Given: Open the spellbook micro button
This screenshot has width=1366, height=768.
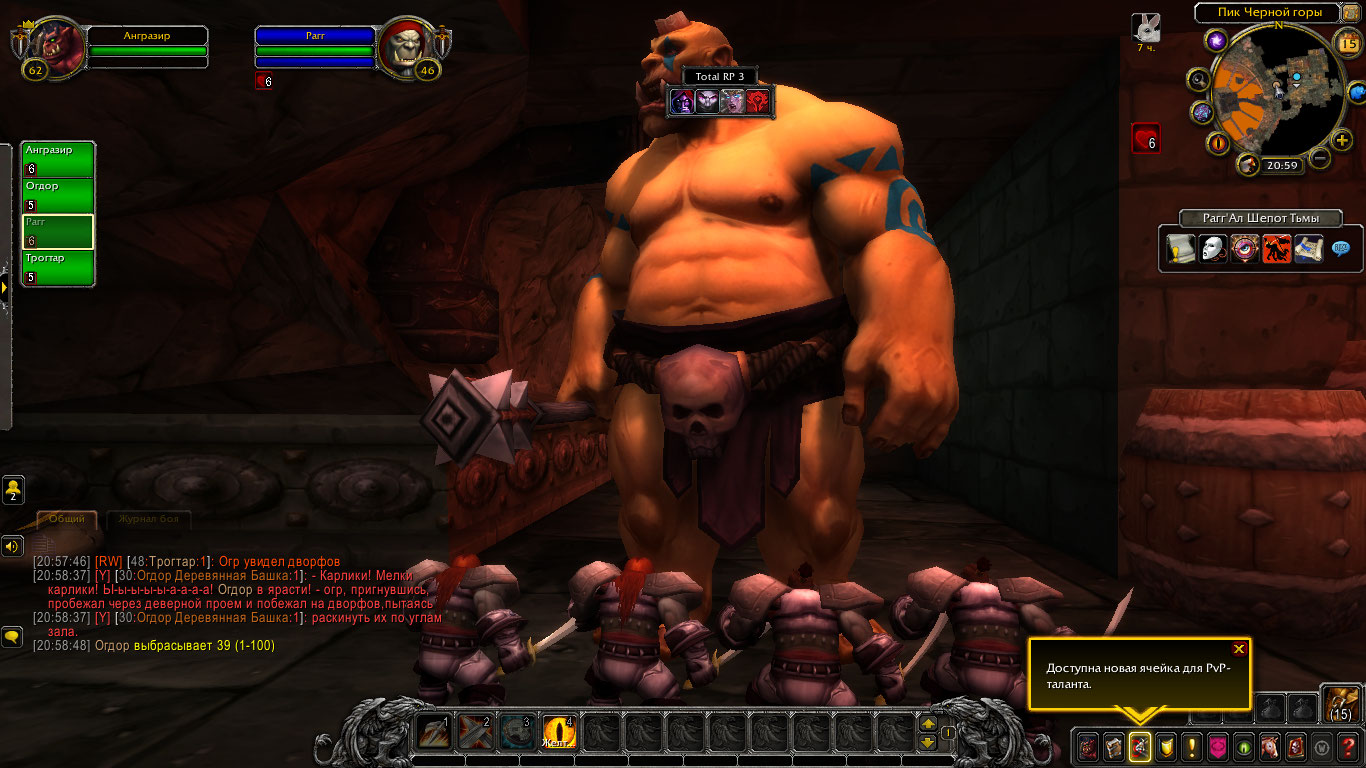Looking at the screenshot, I should tap(1113, 746).
